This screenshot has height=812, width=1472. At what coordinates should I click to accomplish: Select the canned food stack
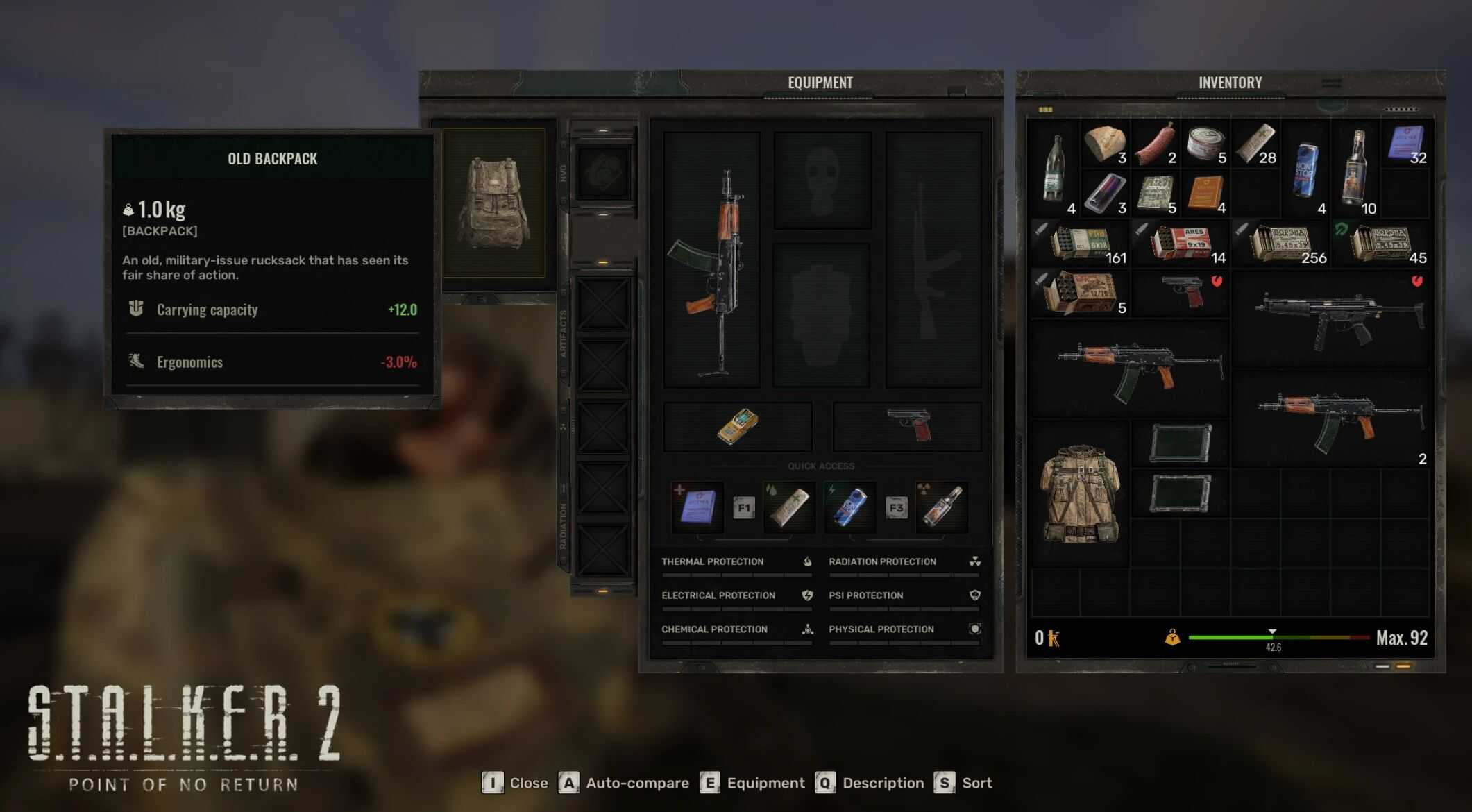pos(1205,144)
